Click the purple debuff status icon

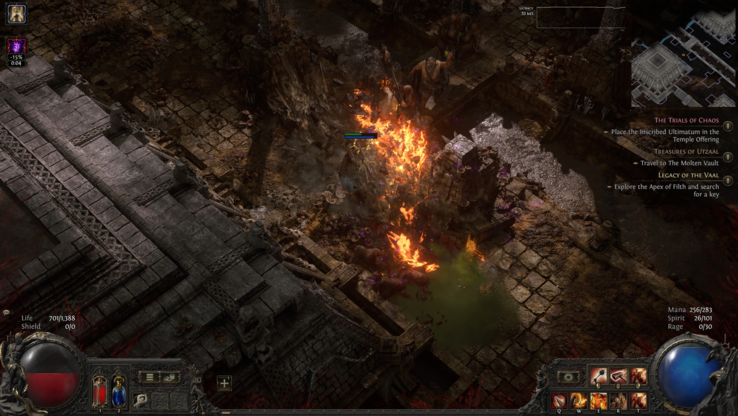pyautogui.click(x=17, y=47)
